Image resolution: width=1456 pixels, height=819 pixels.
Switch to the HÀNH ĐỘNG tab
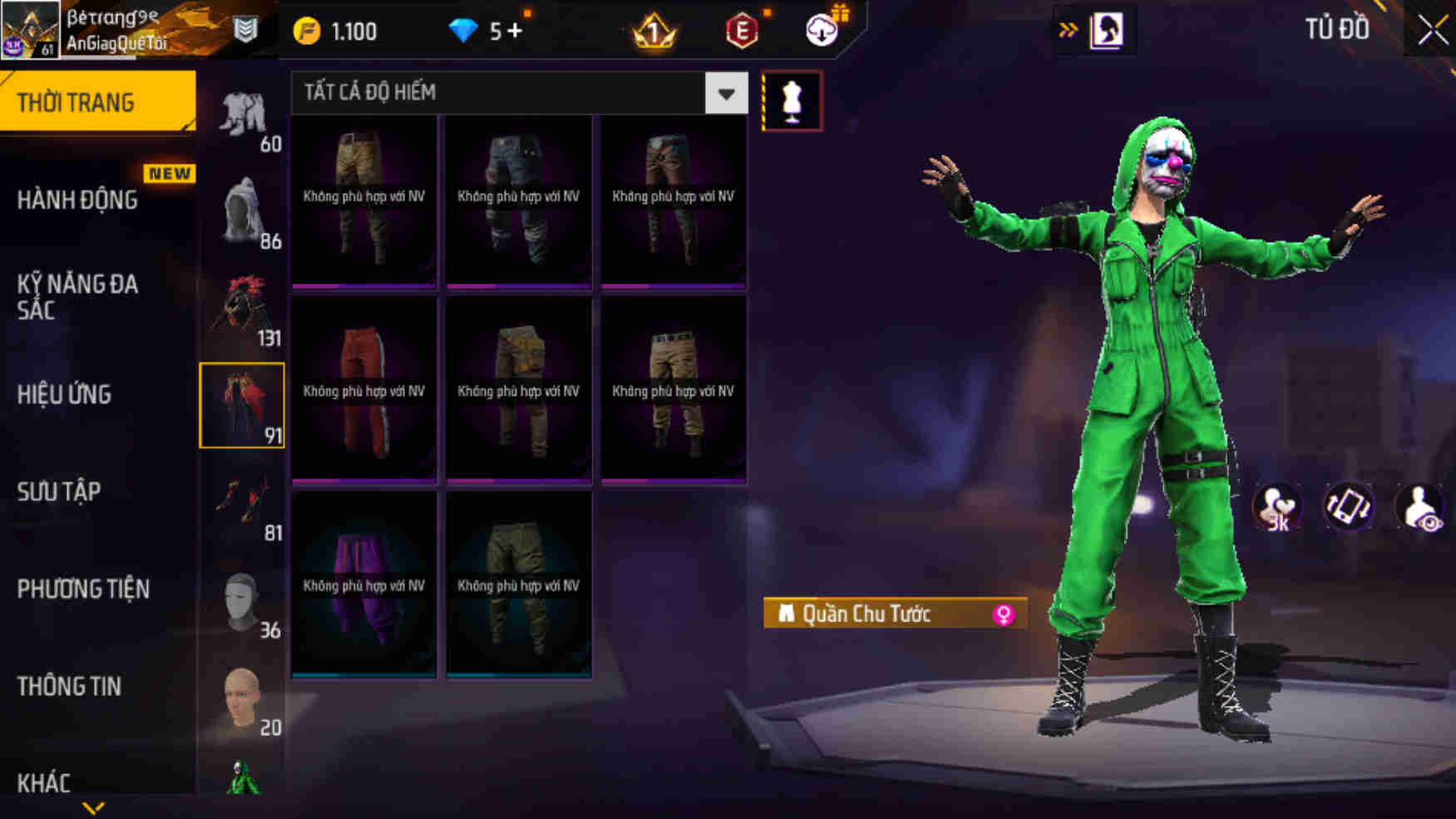pyautogui.click(x=79, y=200)
